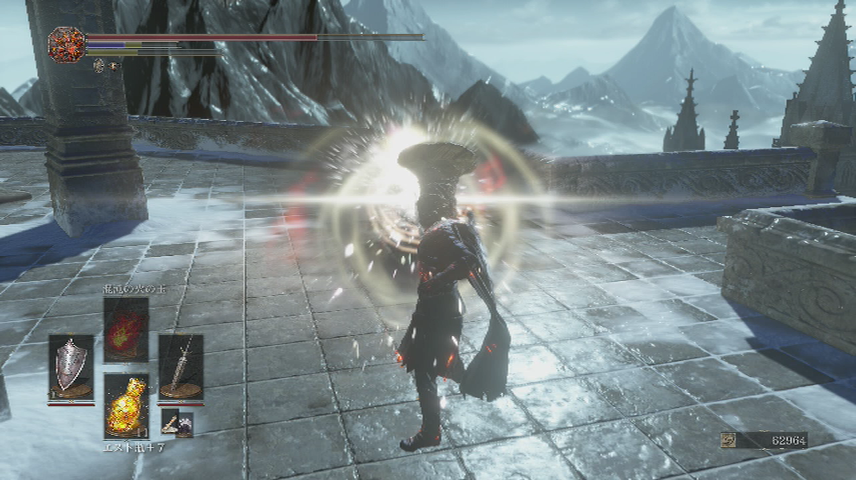Inspect the first status buff icon under the stamina bar
This screenshot has width=856, height=480.
100,65
